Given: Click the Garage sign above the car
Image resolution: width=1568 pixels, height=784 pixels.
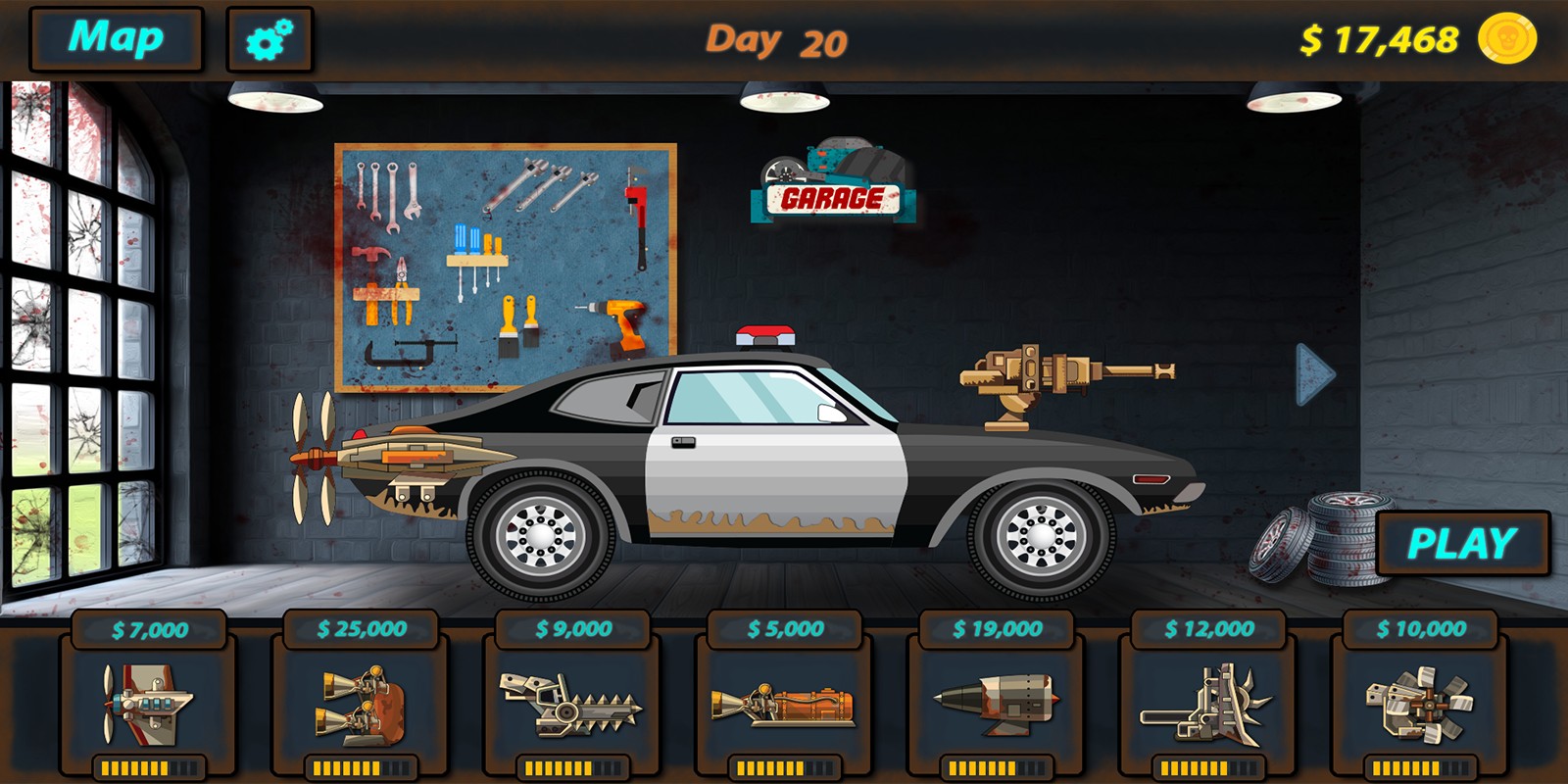Looking at the screenshot, I should [x=832, y=196].
